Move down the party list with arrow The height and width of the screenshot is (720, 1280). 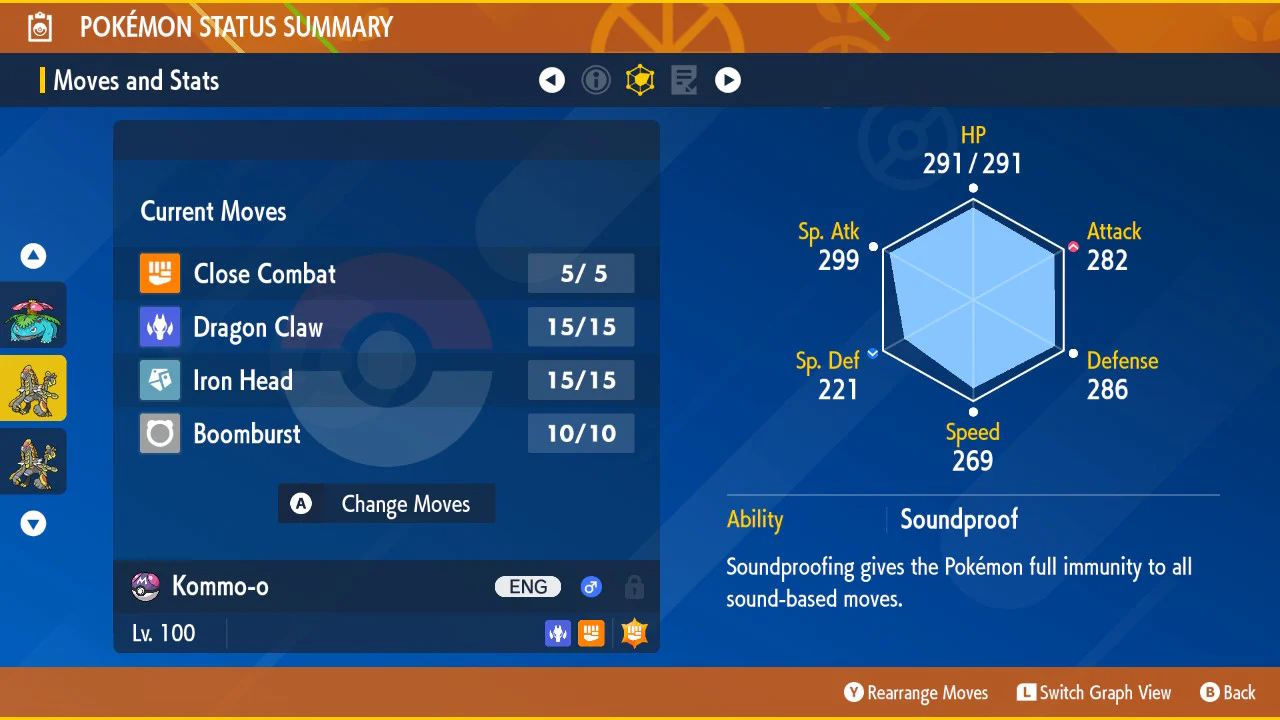pos(33,523)
